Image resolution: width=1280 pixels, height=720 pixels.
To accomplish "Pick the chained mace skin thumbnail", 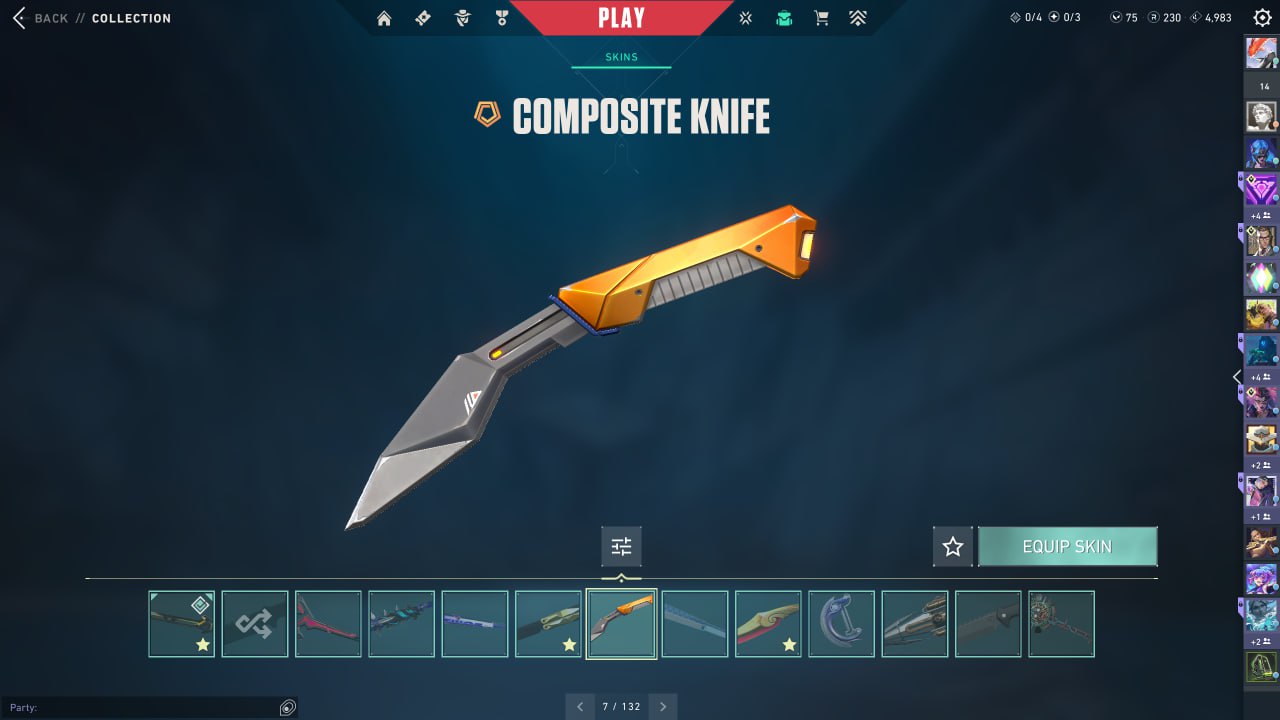I will (x=1061, y=624).
